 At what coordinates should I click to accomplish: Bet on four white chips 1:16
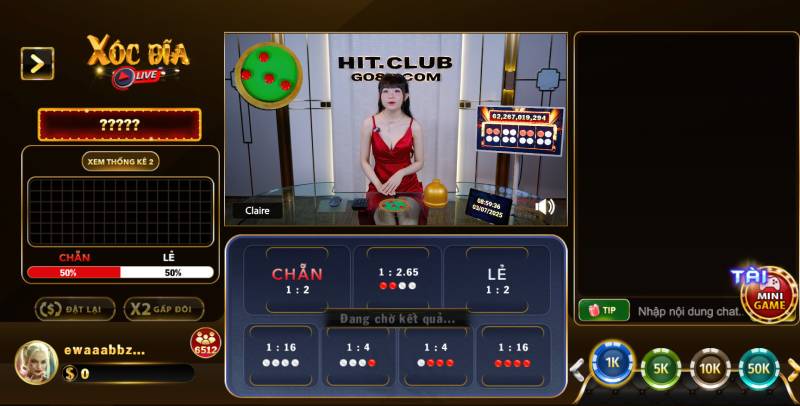pos(280,354)
